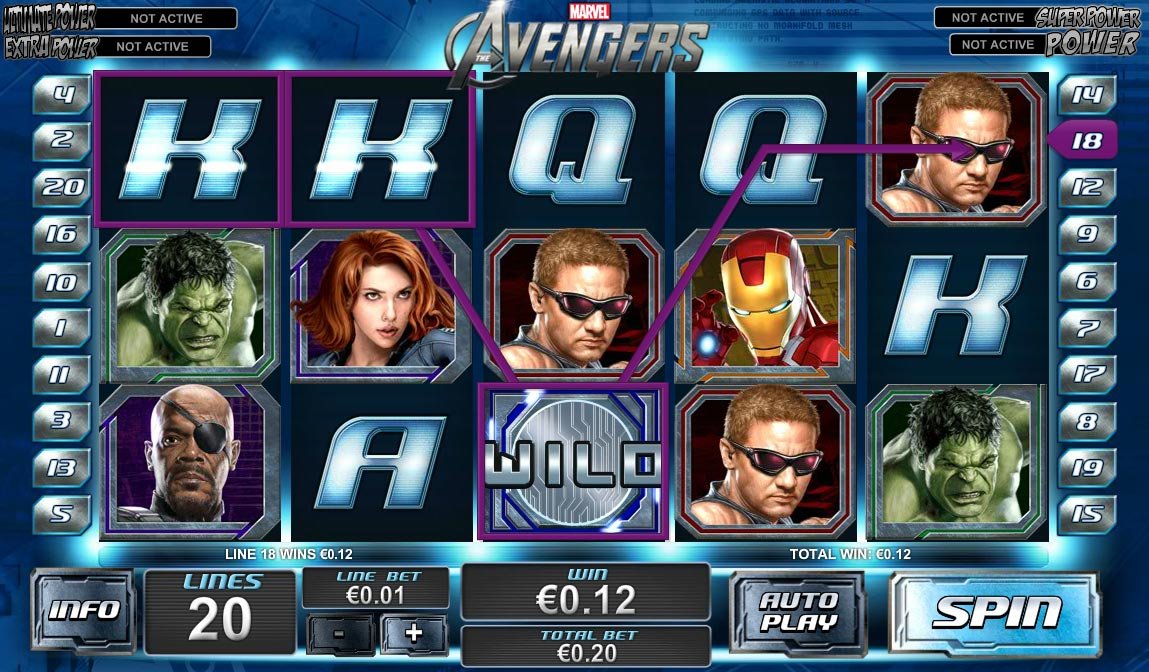Open the Auto Play options
1149x672 pixels.
click(x=796, y=612)
